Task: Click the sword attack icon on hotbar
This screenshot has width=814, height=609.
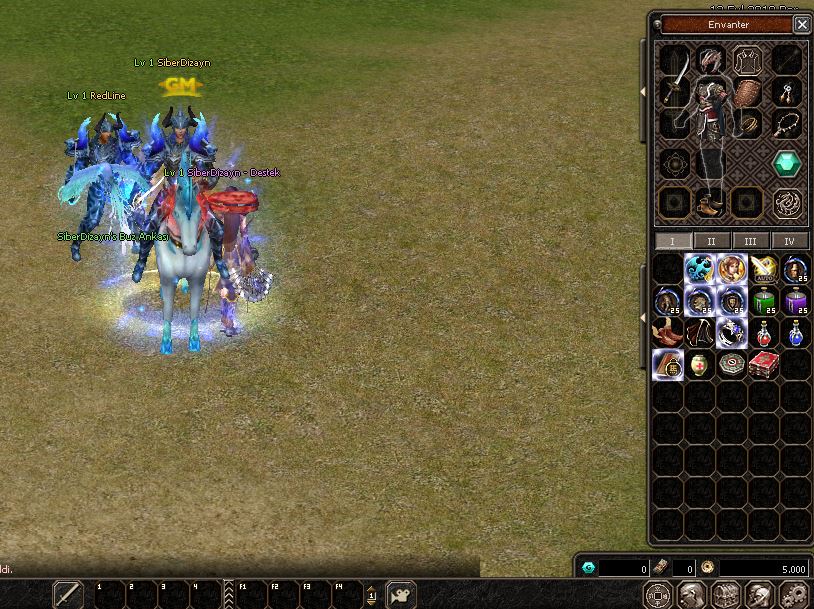Action: point(68,594)
